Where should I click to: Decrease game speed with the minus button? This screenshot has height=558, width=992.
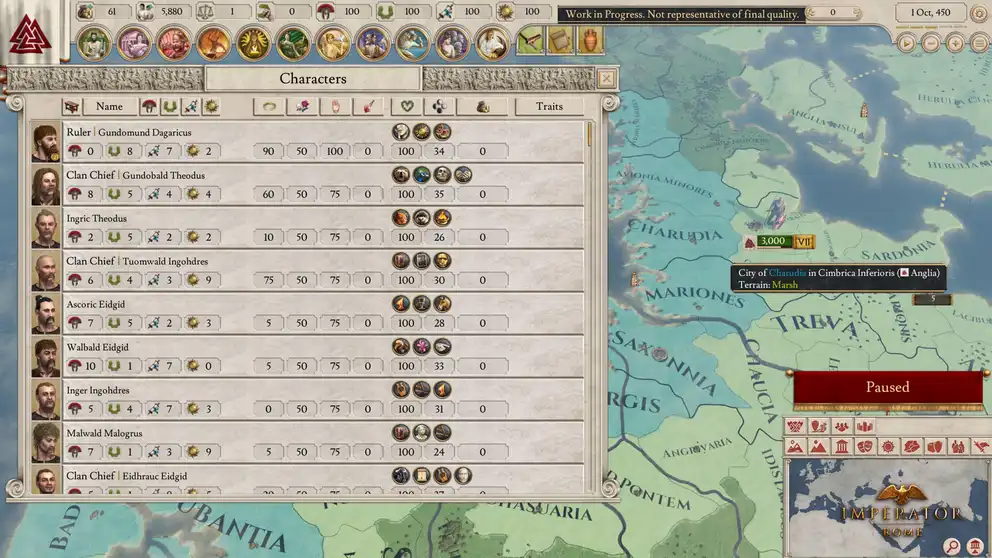931,43
